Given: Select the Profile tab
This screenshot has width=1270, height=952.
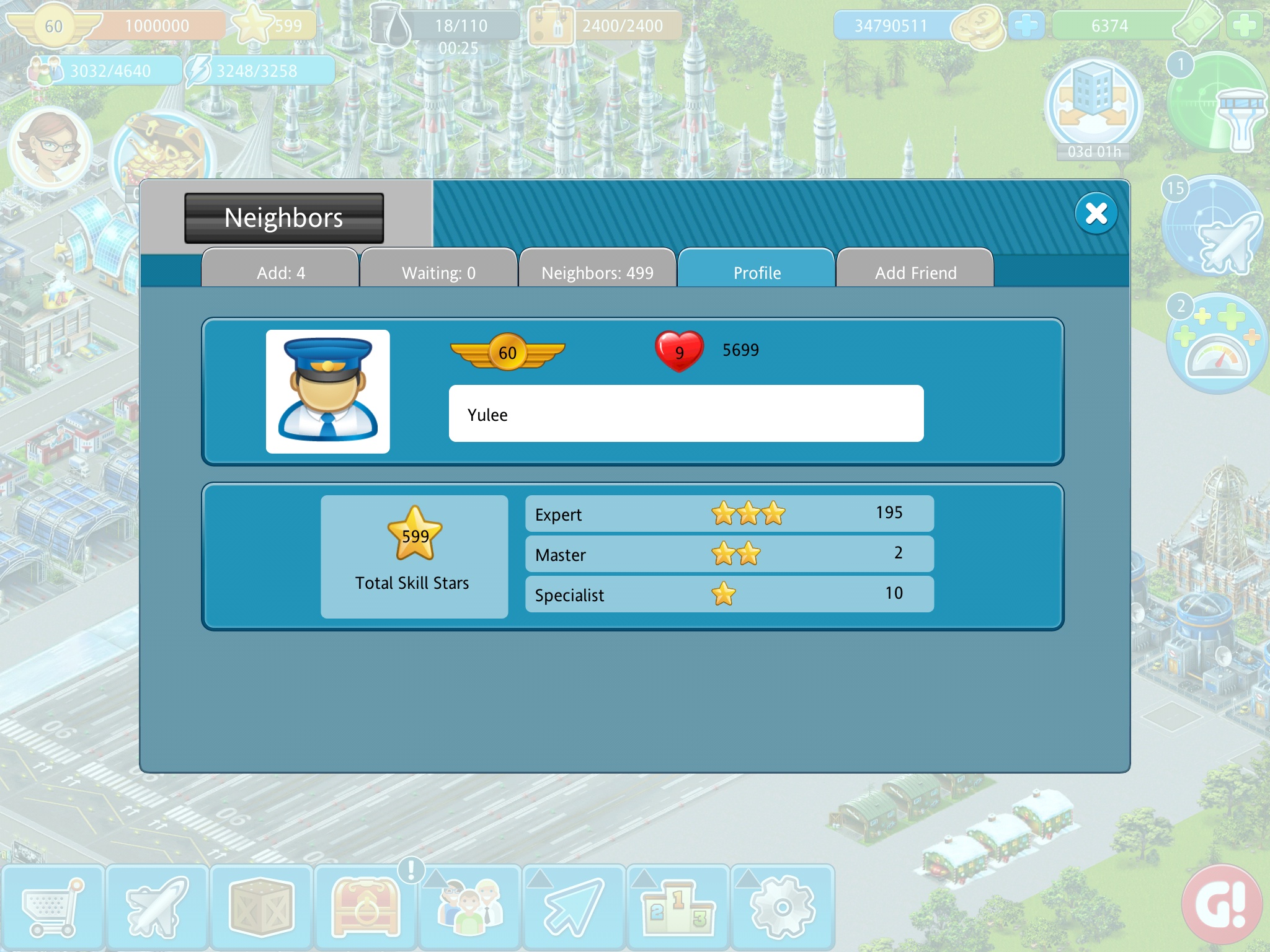Looking at the screenshot, I should (757, 271).
